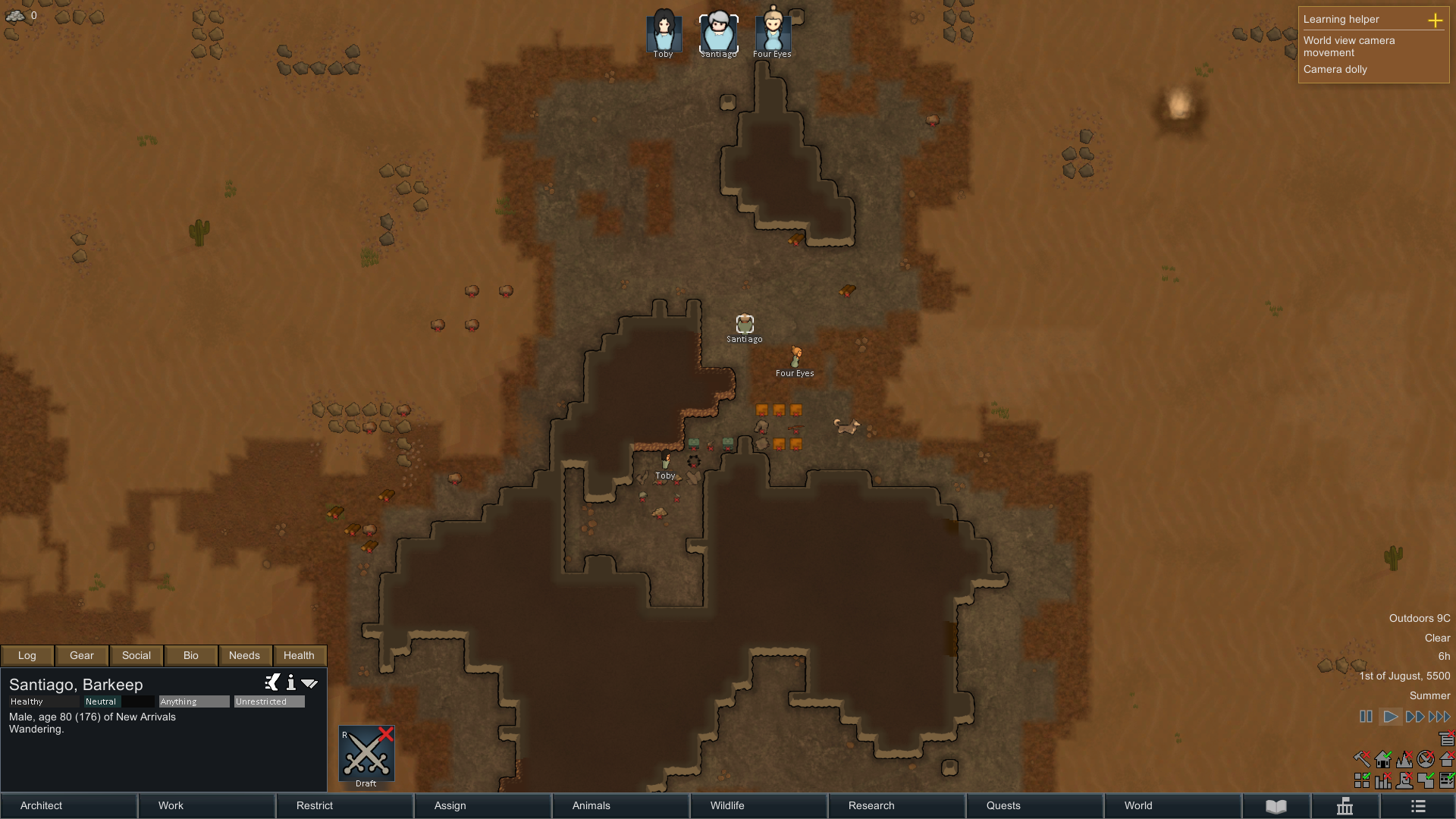Open the message archive icon above the speed controls
1456x819 pixels.
[x=1446, y=737]
